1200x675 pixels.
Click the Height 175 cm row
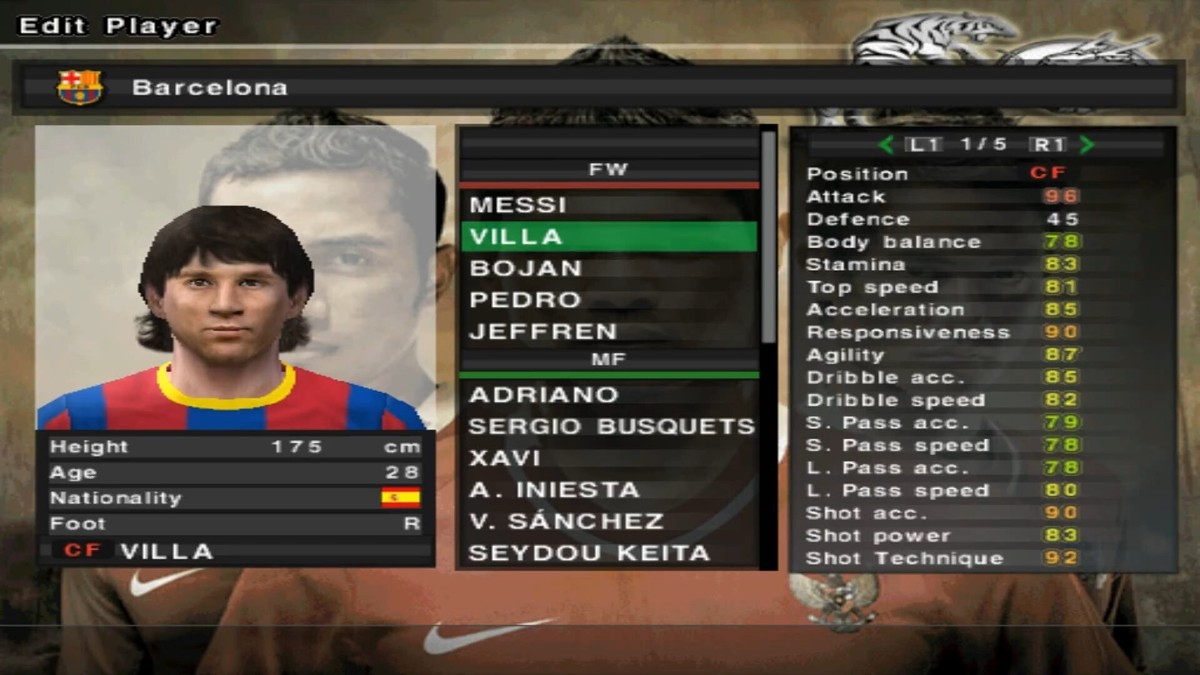click(x=235, y=447)
